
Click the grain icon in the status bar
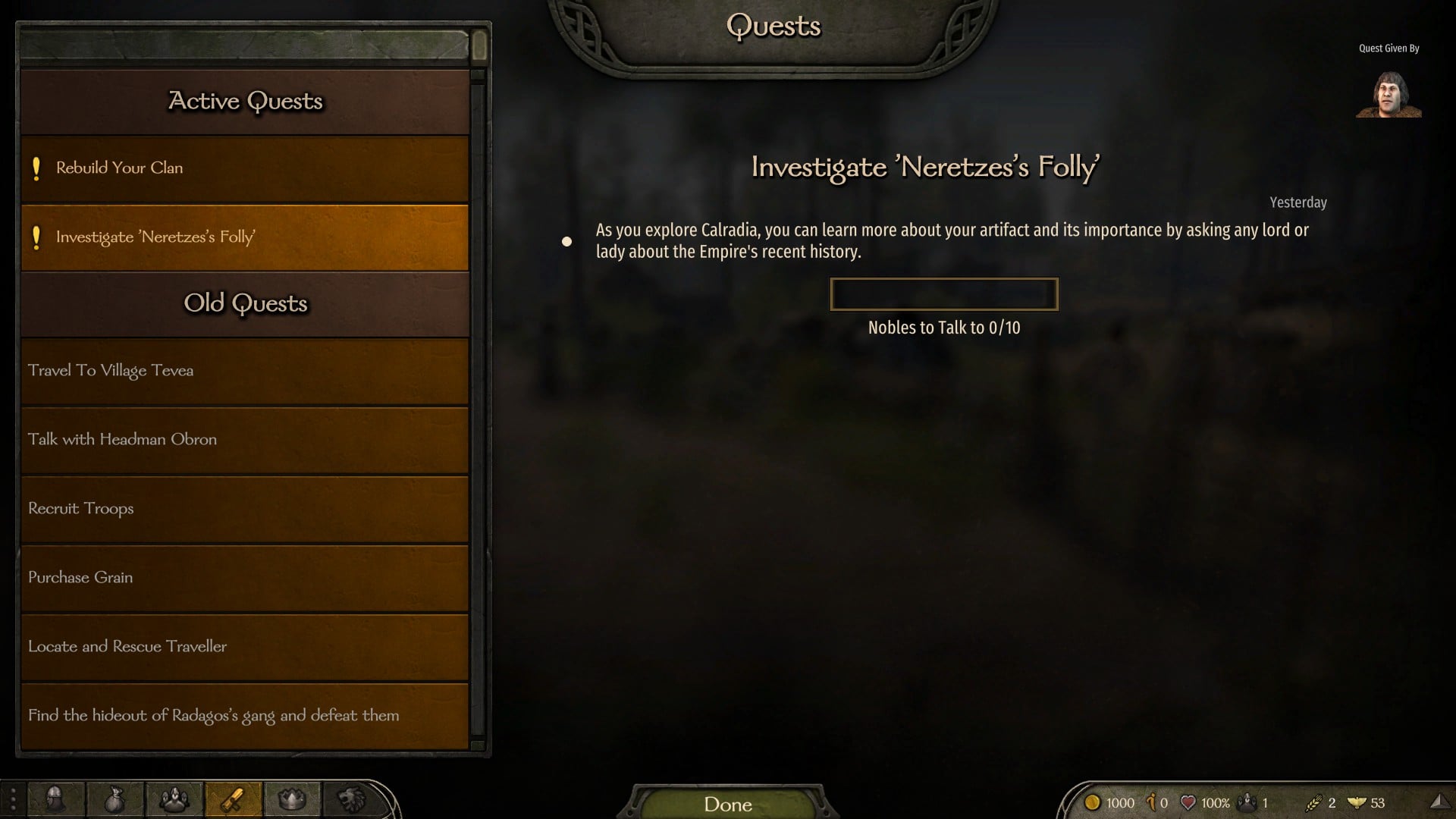point(1316,802)
